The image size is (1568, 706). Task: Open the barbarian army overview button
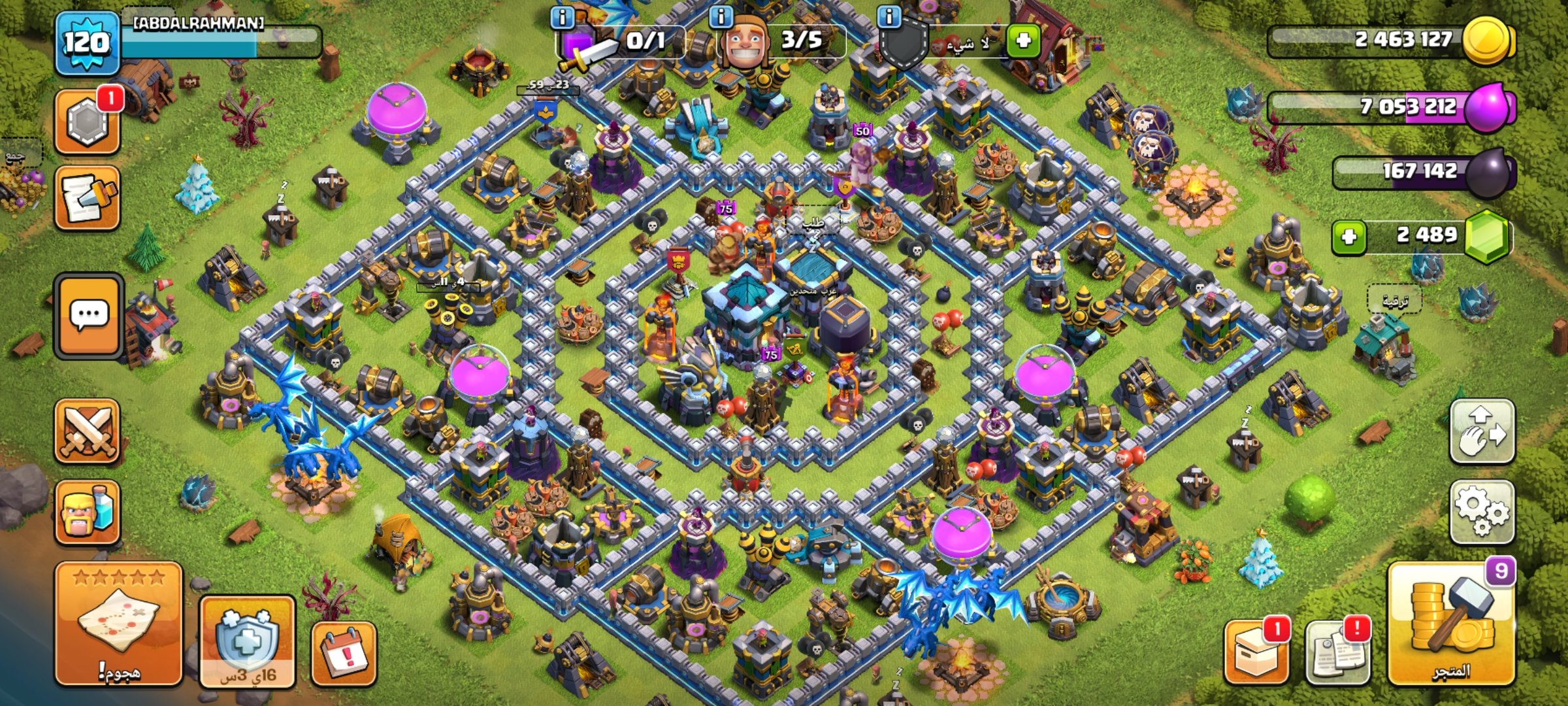click(x=88, y=513)
